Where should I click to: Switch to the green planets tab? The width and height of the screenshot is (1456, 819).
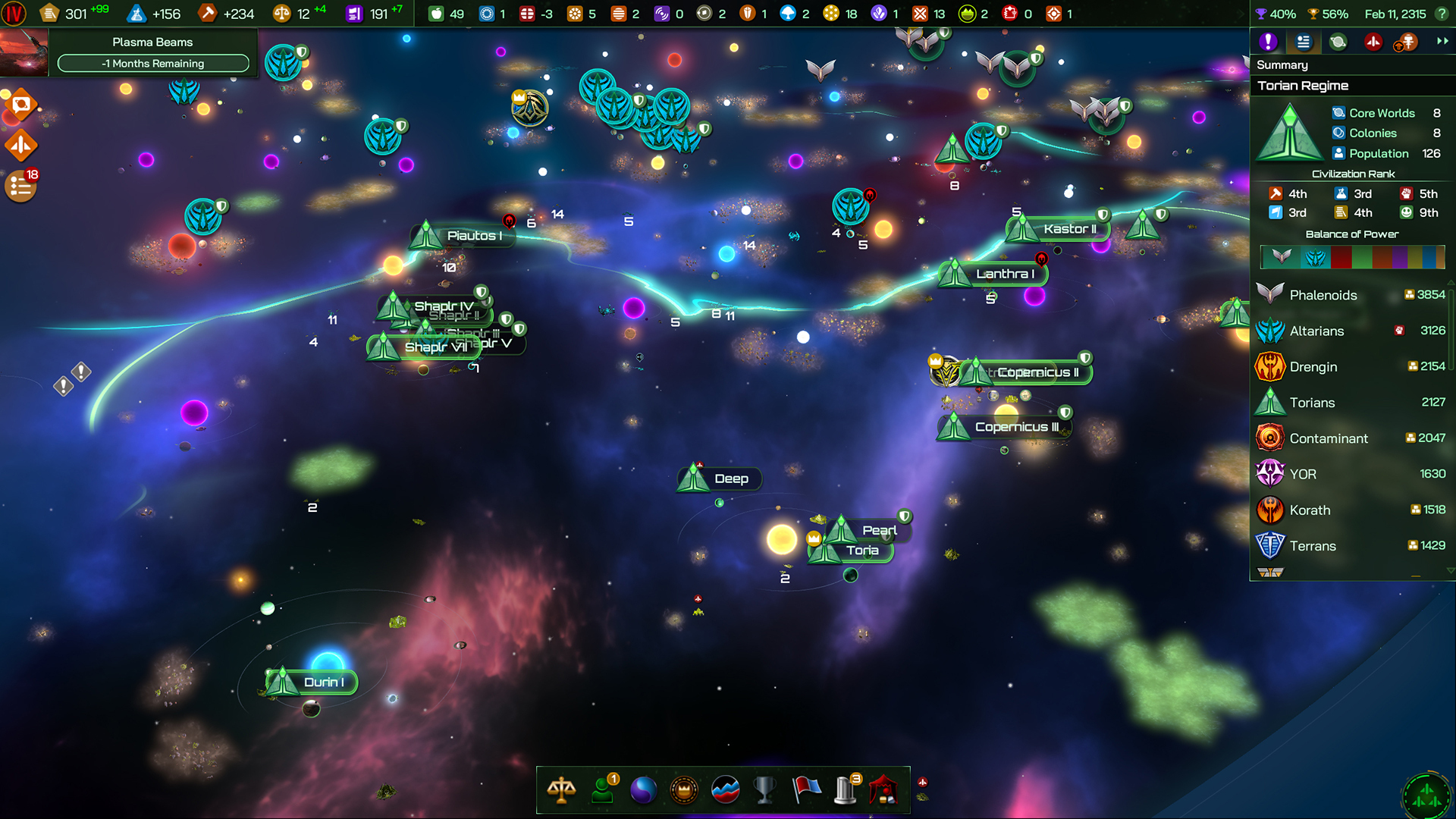pos(1338,42)
